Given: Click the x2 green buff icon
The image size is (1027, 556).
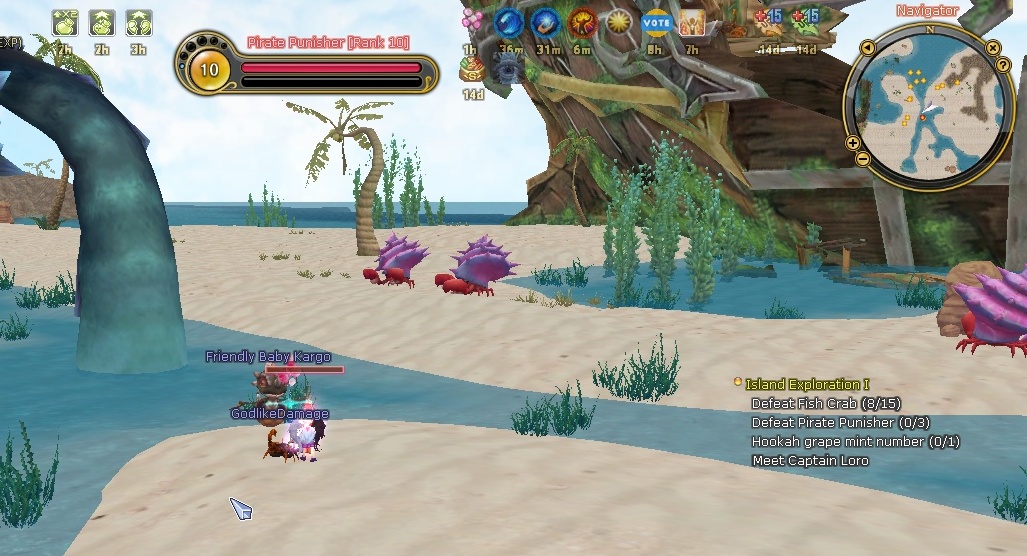Looking at the screenshot, I should click(x=64, y=22).
